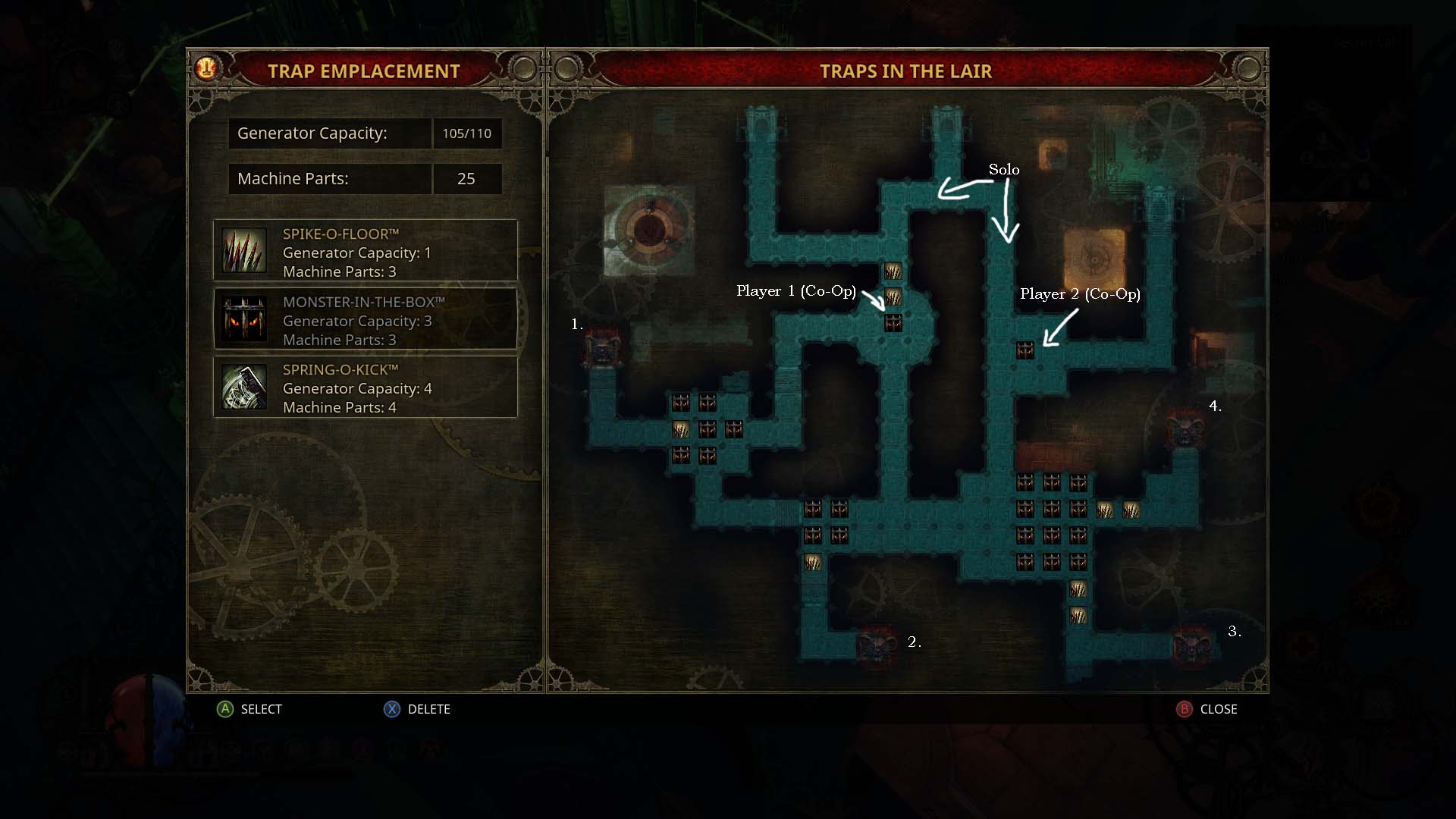The image size is (1456, 819).
Task: Select the trap tile marked Player 2 (Co-Op)
Action: click(x=1025, y=350)
